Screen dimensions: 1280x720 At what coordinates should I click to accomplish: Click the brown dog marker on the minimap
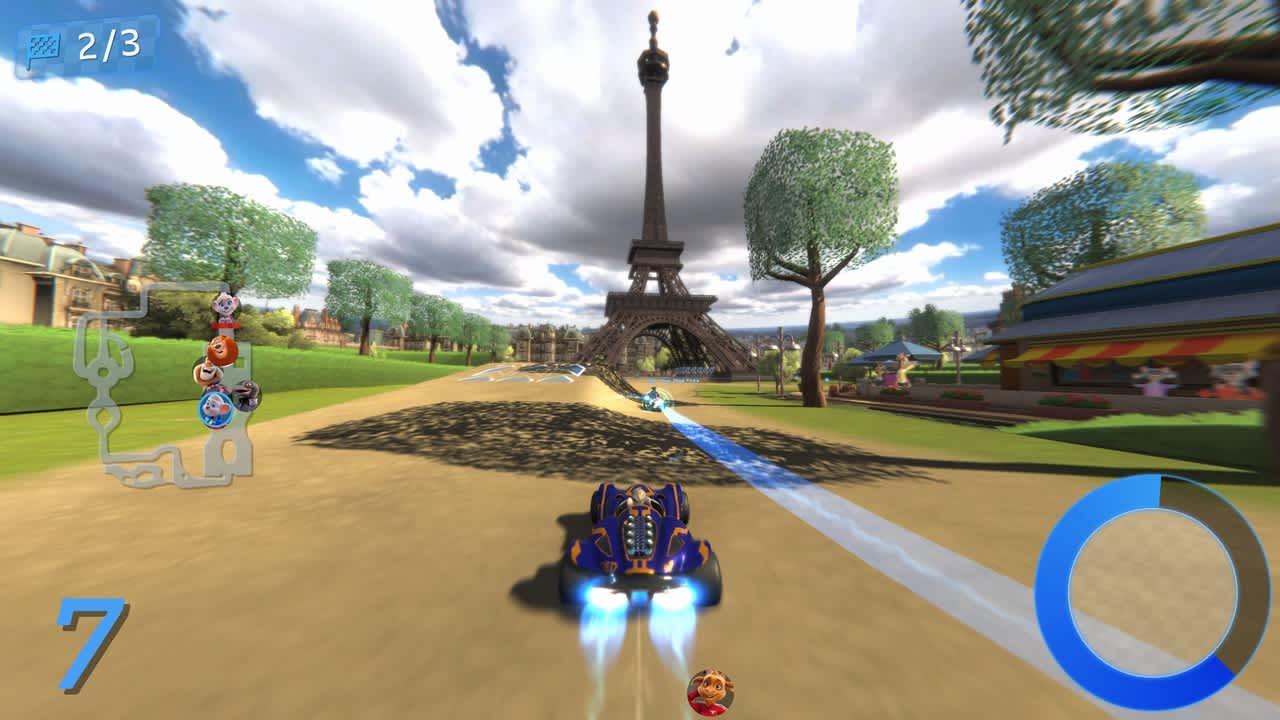coord(206,374)
